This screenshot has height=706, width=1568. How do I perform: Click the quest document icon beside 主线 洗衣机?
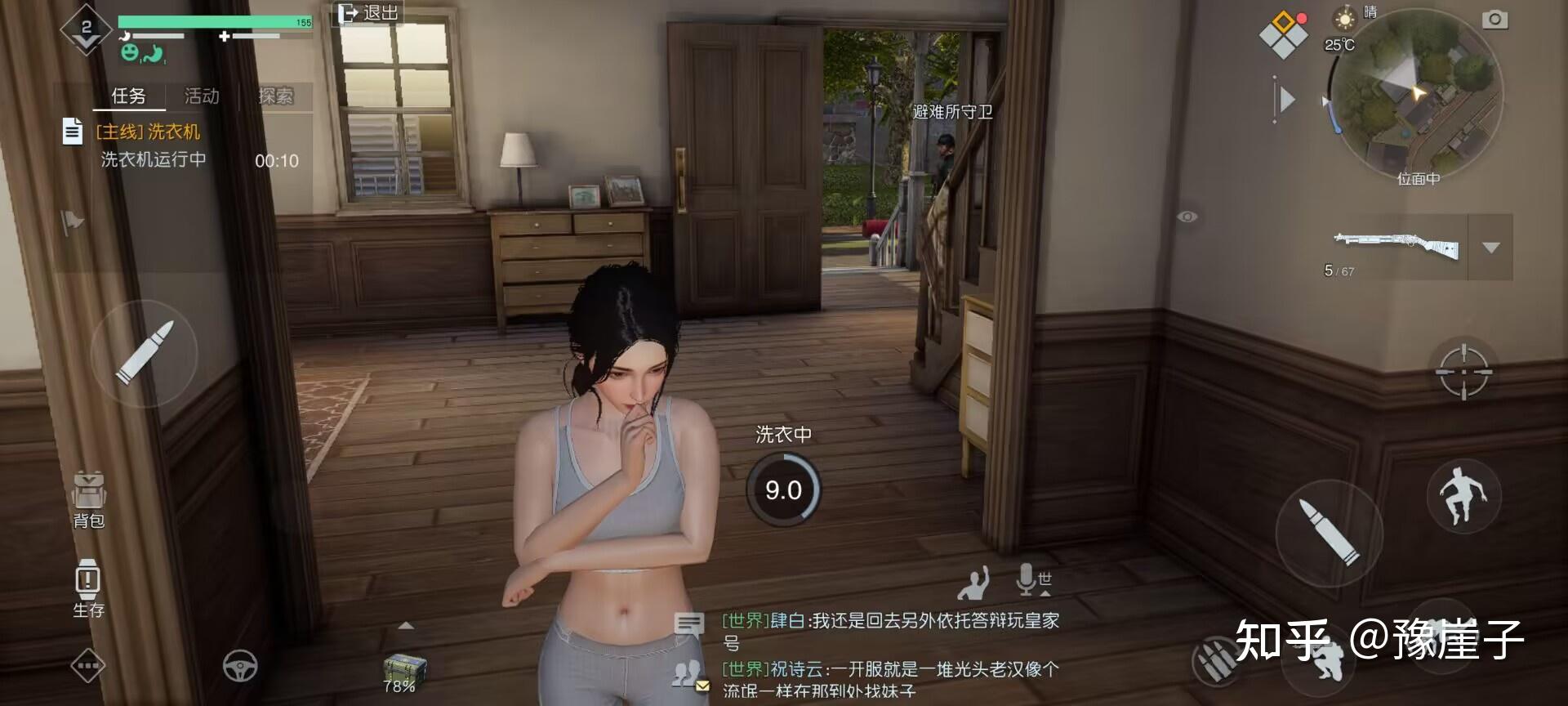[x=72, y=132]
